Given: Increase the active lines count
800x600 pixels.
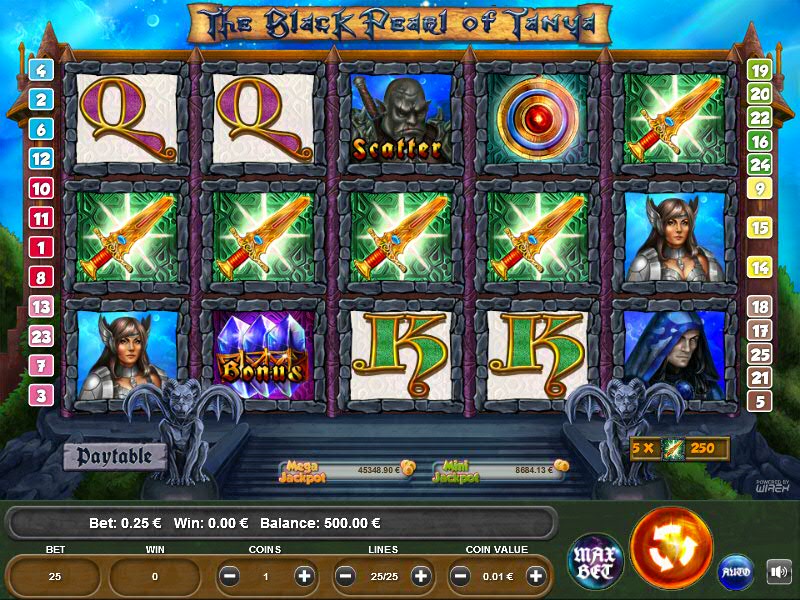Looking at the screenshot, I should (421, 576).
